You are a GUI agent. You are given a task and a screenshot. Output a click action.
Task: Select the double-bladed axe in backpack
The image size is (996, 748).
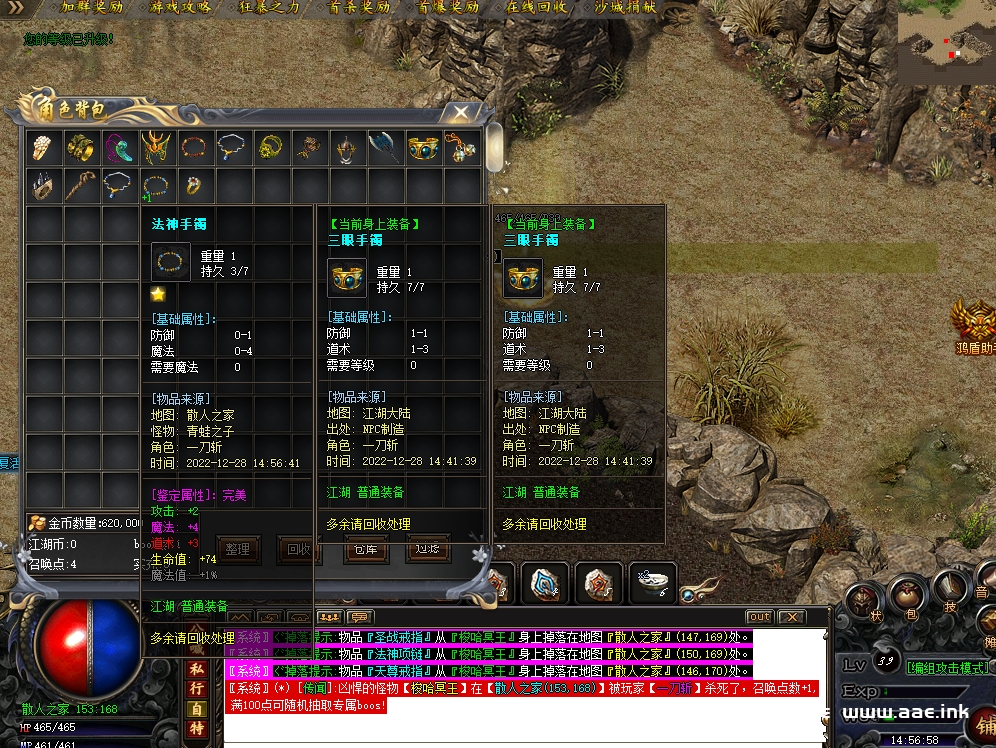385,148
